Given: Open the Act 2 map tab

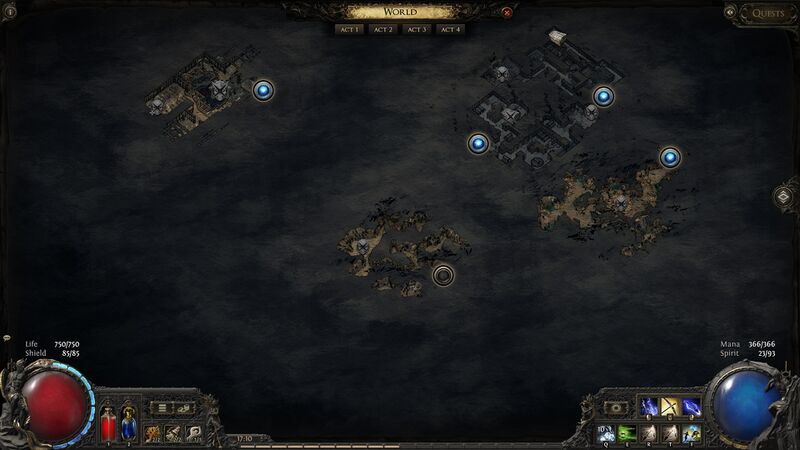Looking at the screenshot, I should pos(383,30).
